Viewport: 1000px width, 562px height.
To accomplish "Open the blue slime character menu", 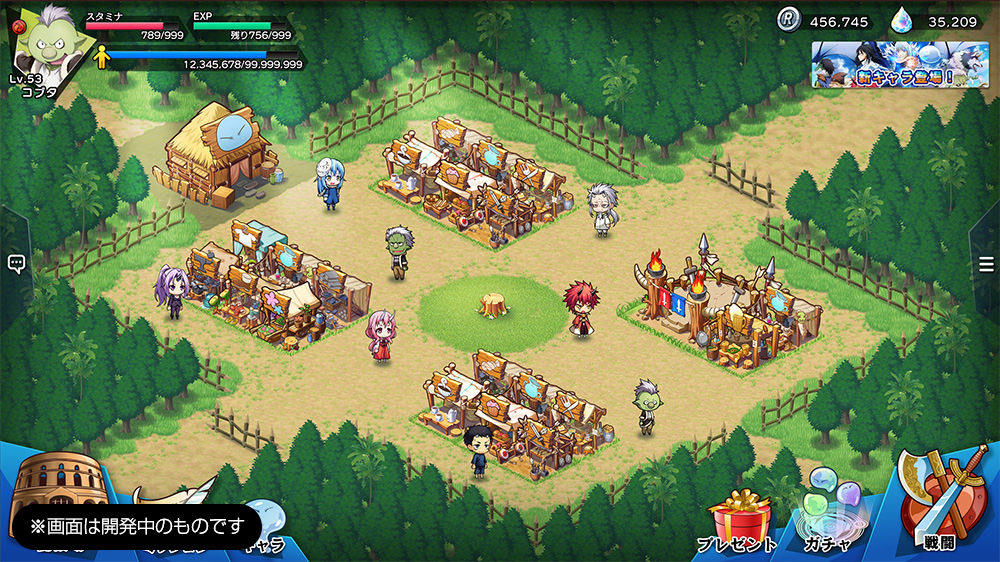I will (x=265, y=520).
